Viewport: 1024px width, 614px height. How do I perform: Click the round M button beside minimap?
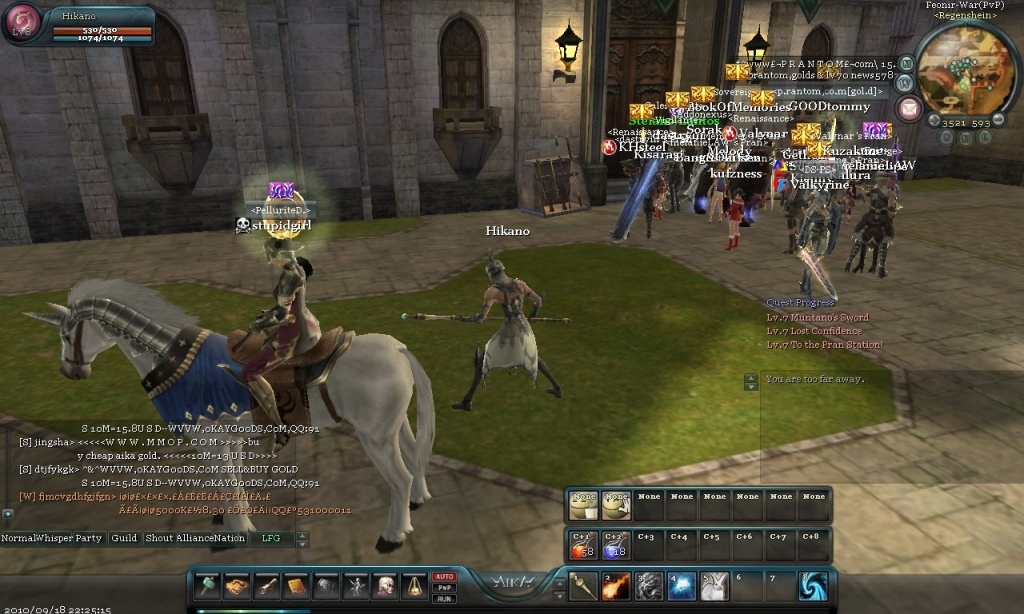907,63
